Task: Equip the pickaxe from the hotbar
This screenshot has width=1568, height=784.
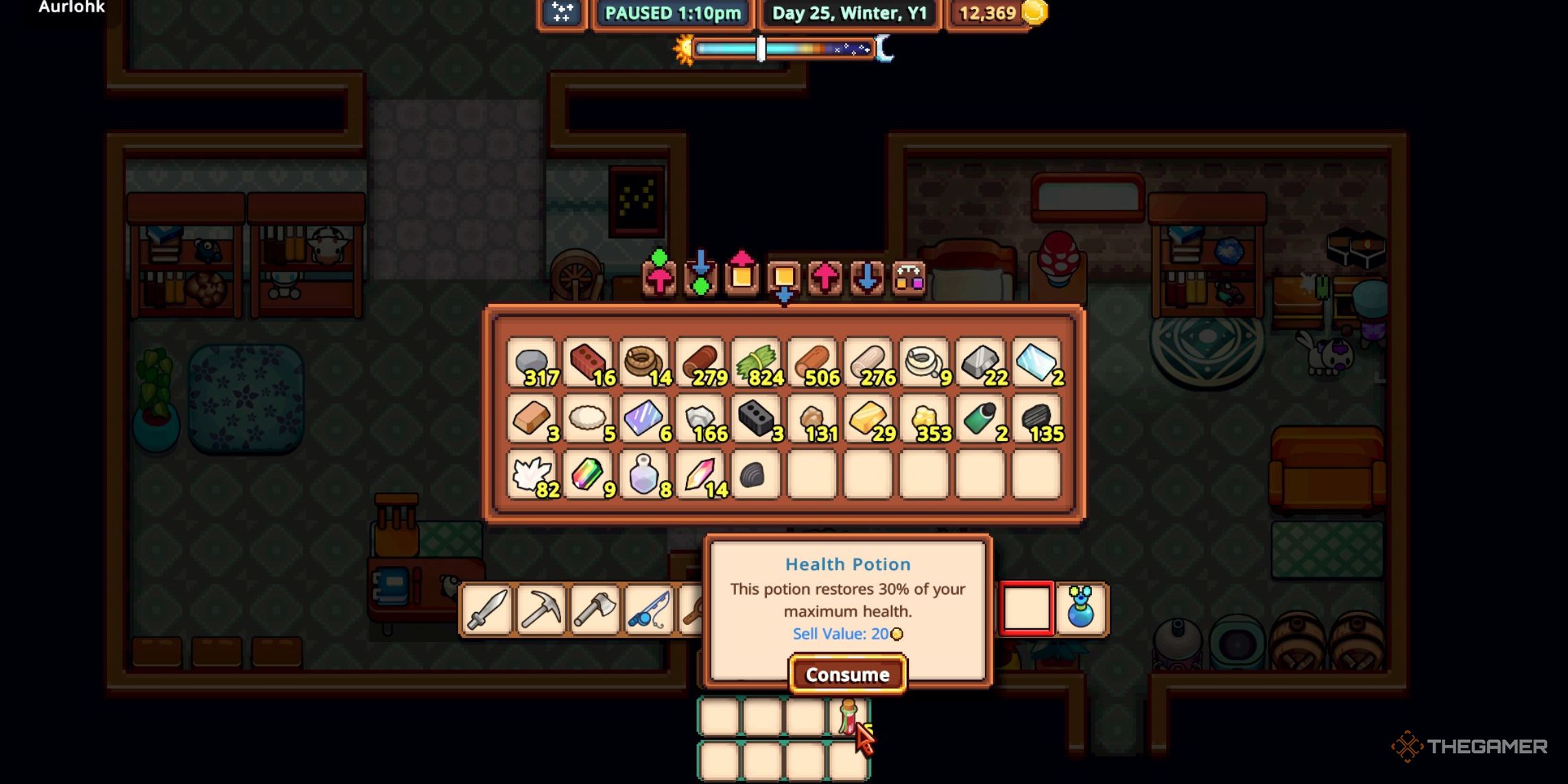Action: pos(541,609)
